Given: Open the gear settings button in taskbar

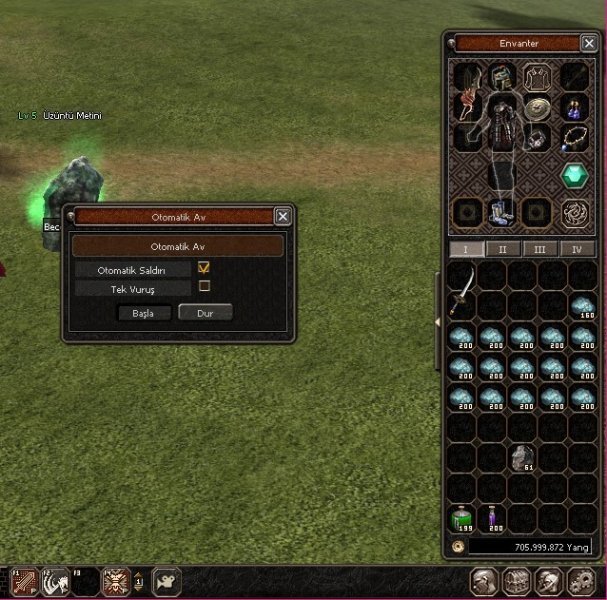Looking at the screenshot, I should click(582, 581).
